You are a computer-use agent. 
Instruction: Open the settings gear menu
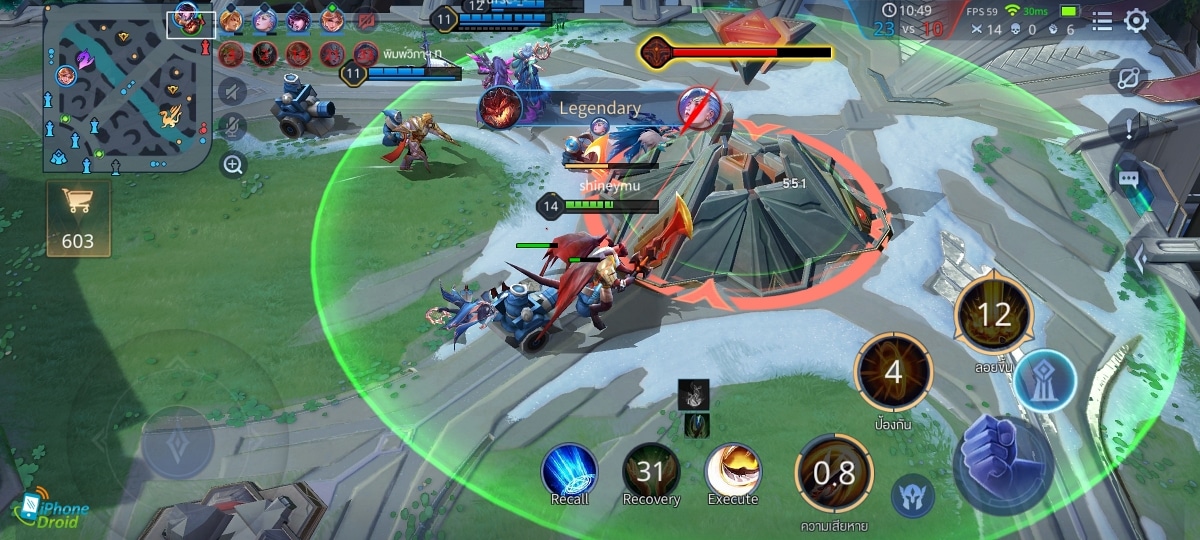click(x=1137, y=21)
